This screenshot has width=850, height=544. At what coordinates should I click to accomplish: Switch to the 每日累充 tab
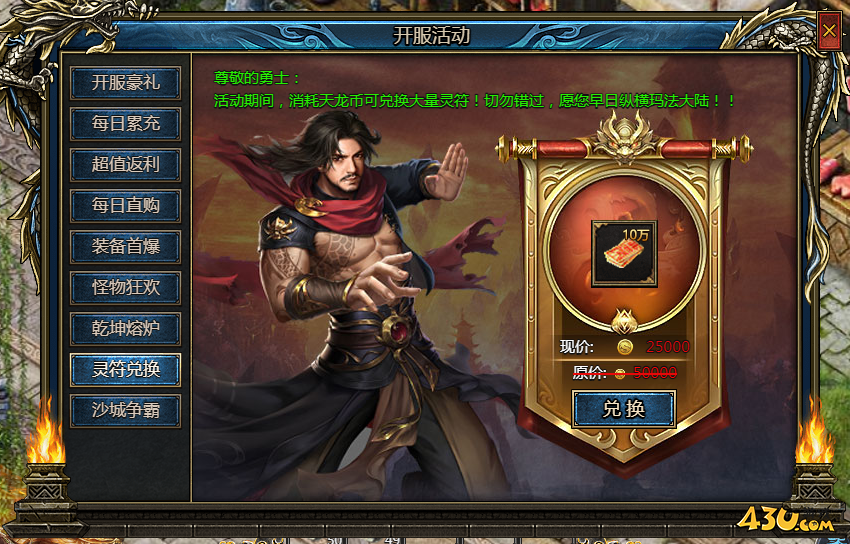click(x=125, y=124)
